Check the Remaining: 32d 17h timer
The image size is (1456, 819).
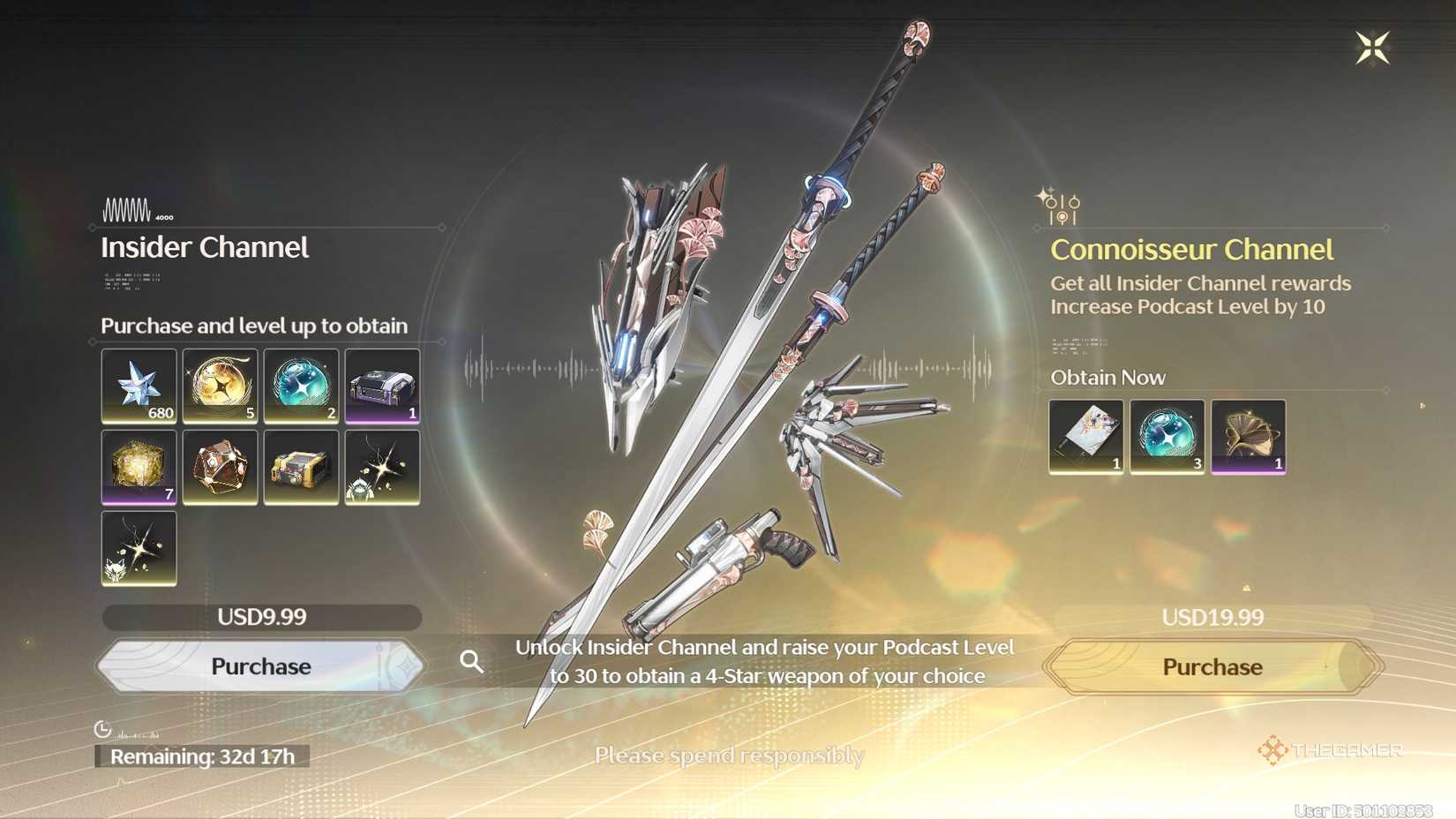coord(201,755)
